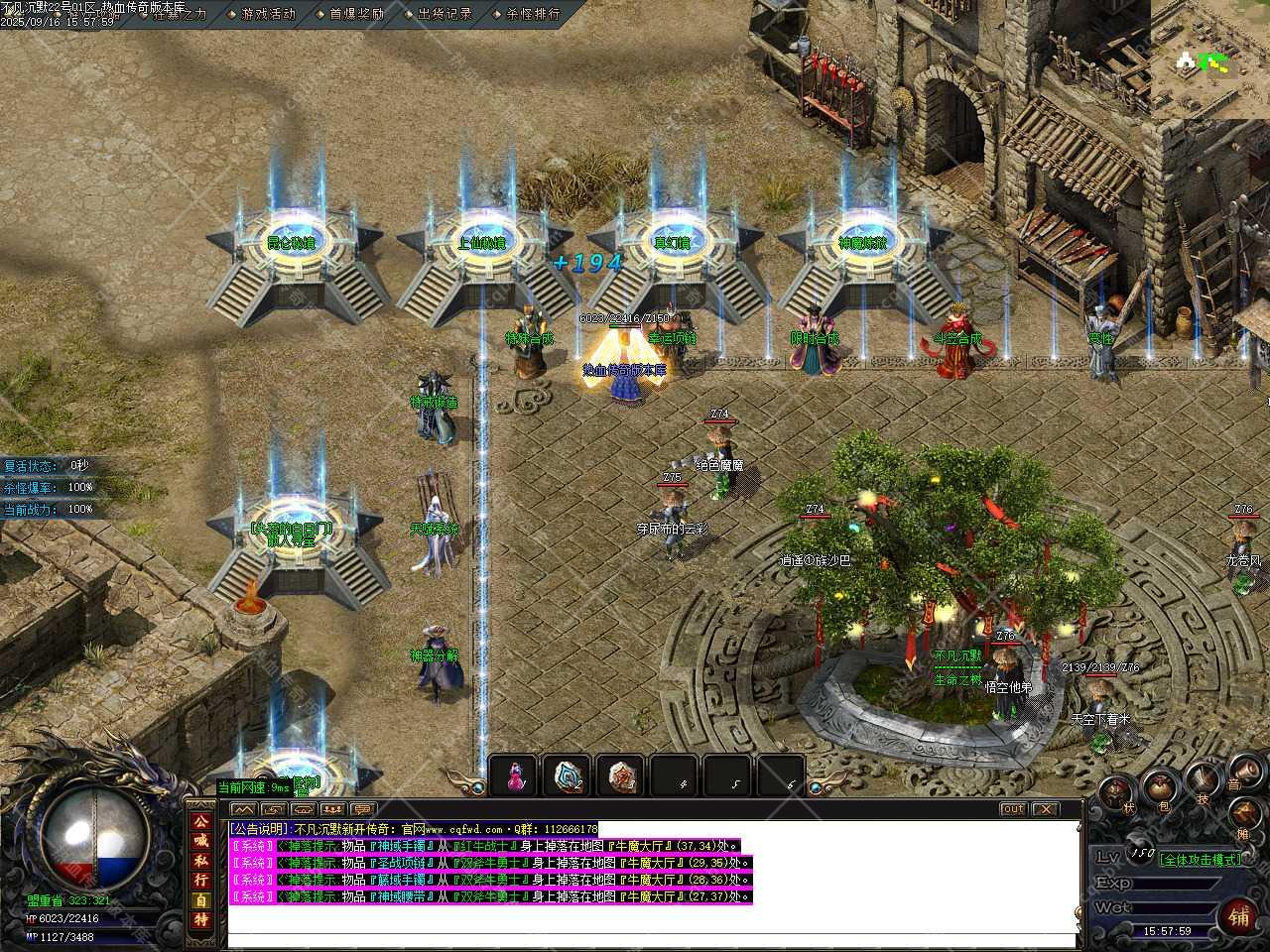
Task: Click the 'out' button above chat
Action: click(x=1012, y=809)
